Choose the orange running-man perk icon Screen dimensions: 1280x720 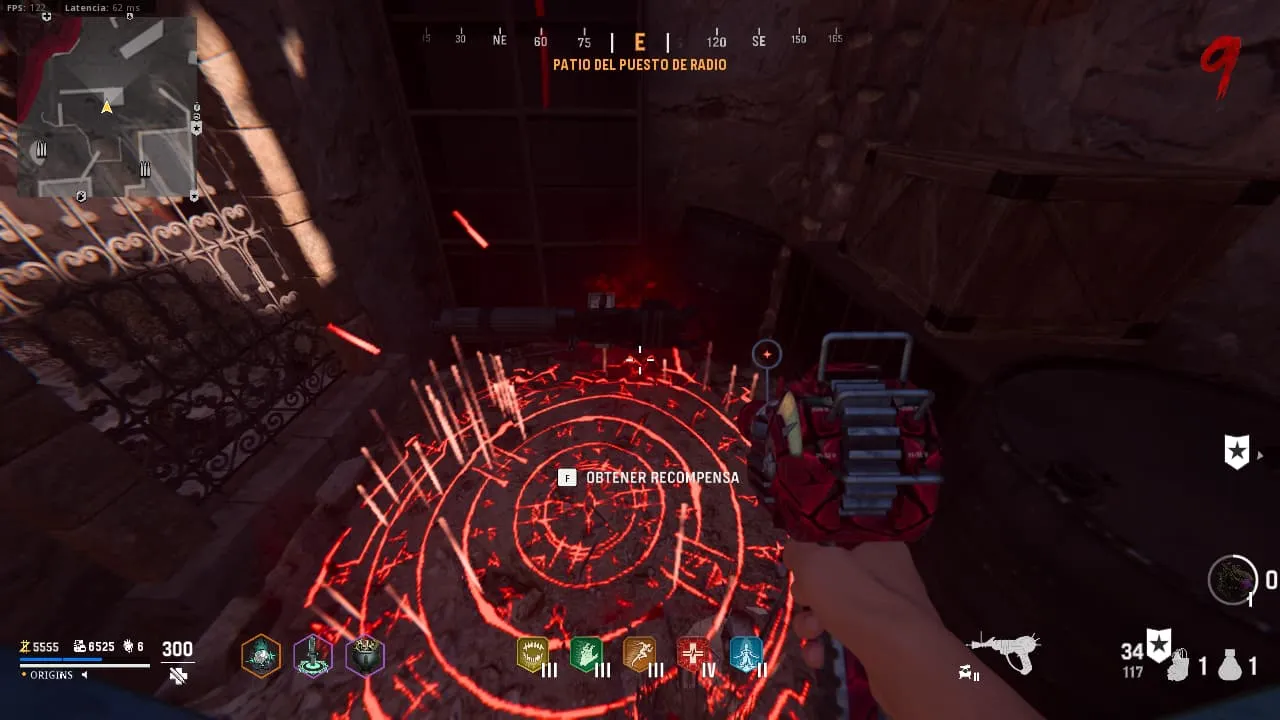coord(639,654)
